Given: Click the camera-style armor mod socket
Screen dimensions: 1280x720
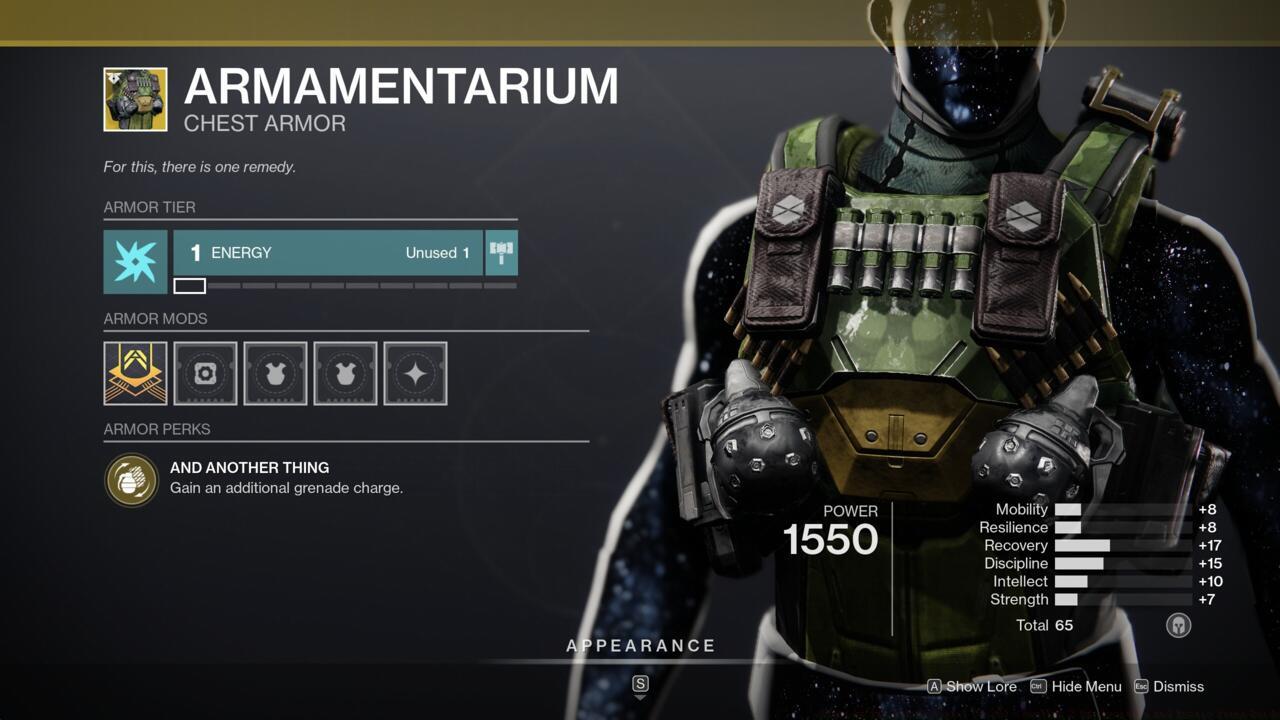Looking at the screenshot, I should pos(204,373).
